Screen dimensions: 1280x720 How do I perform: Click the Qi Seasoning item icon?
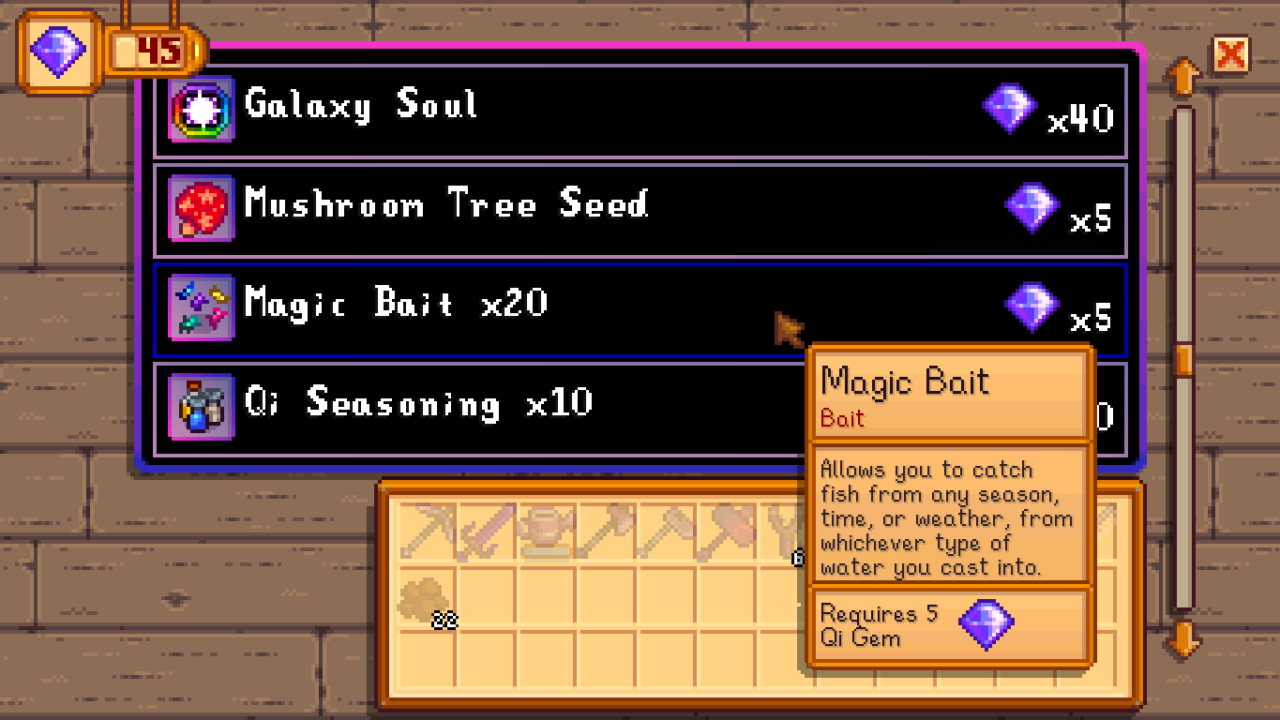tap(201, 404)
